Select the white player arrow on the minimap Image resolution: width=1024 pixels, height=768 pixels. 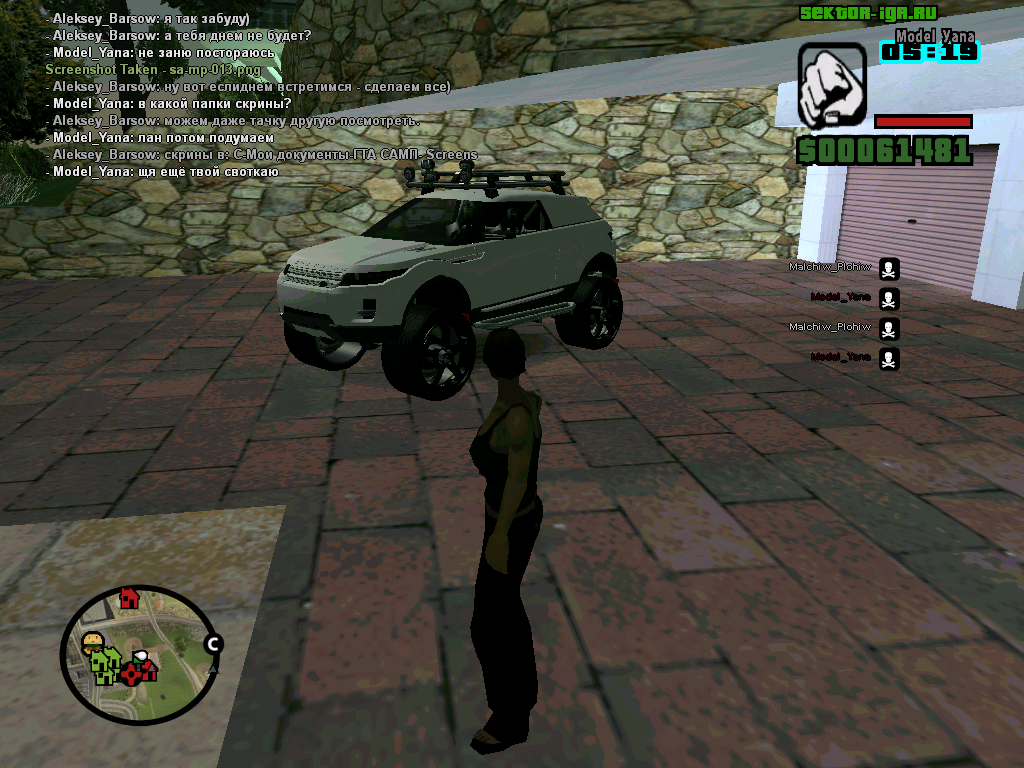pyautogui.click(x=142, y=657)
